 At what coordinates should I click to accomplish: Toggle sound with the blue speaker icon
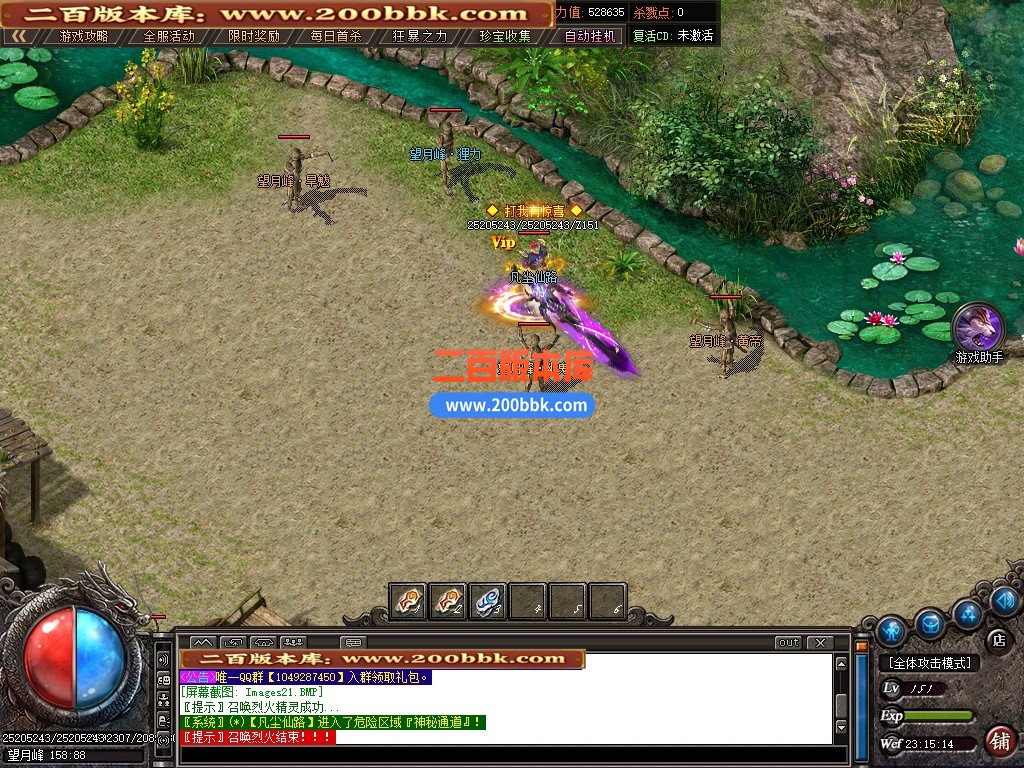[x=1005, y=601]
